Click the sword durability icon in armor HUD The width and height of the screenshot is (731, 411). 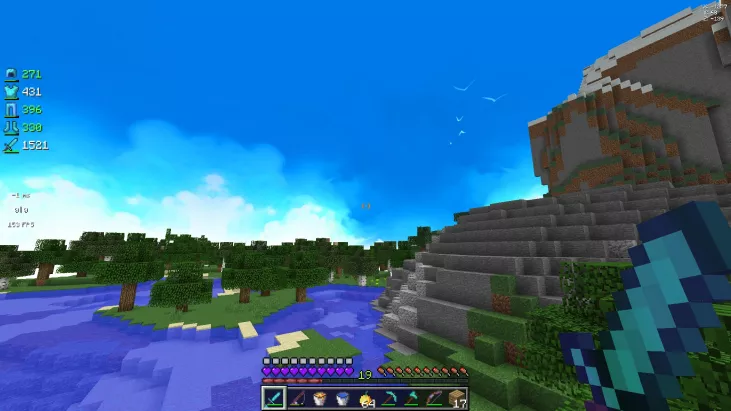pyautogui.click(x=11, y=146)
